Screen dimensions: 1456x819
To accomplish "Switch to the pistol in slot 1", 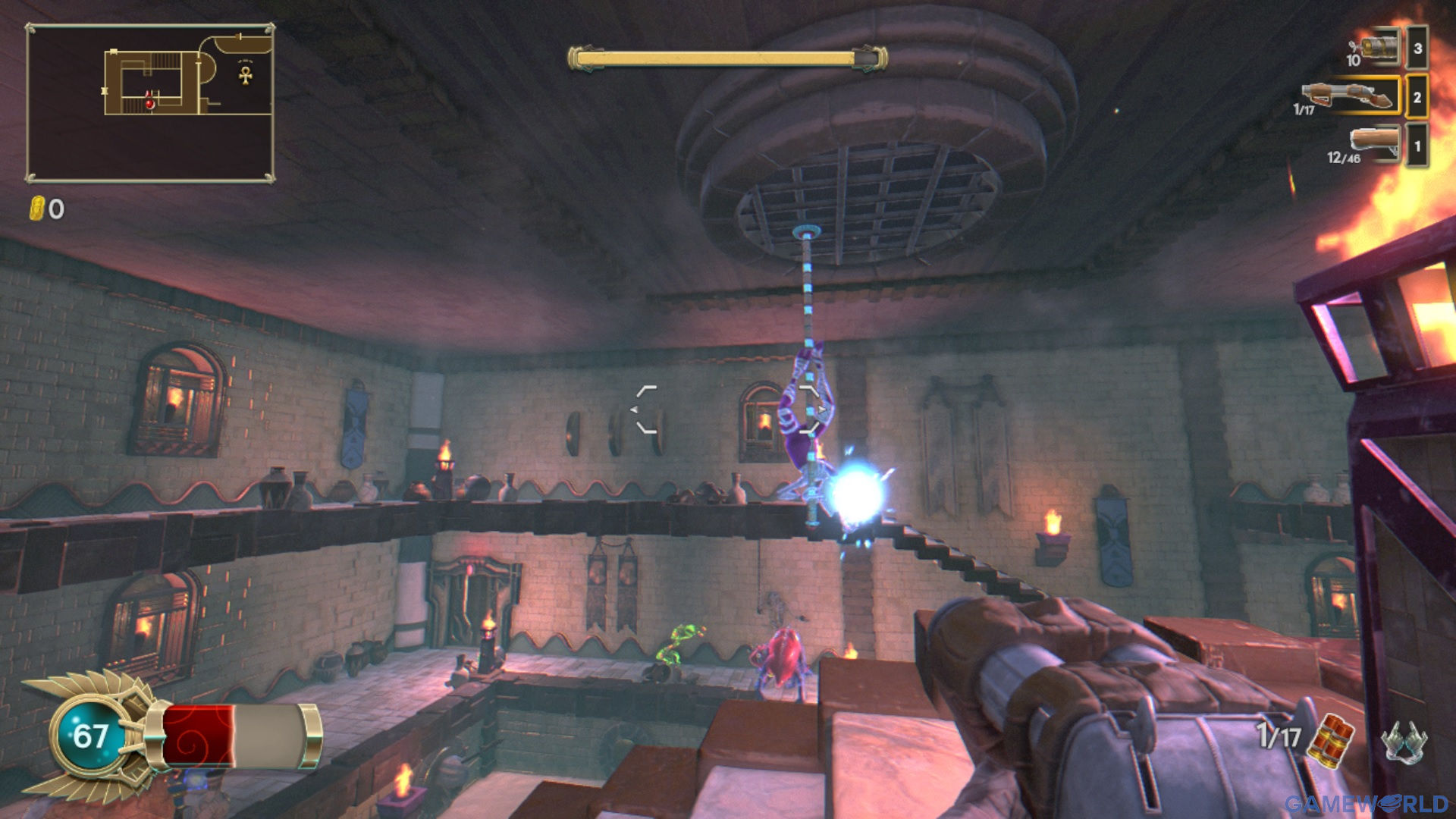I will pos(1374,143).
